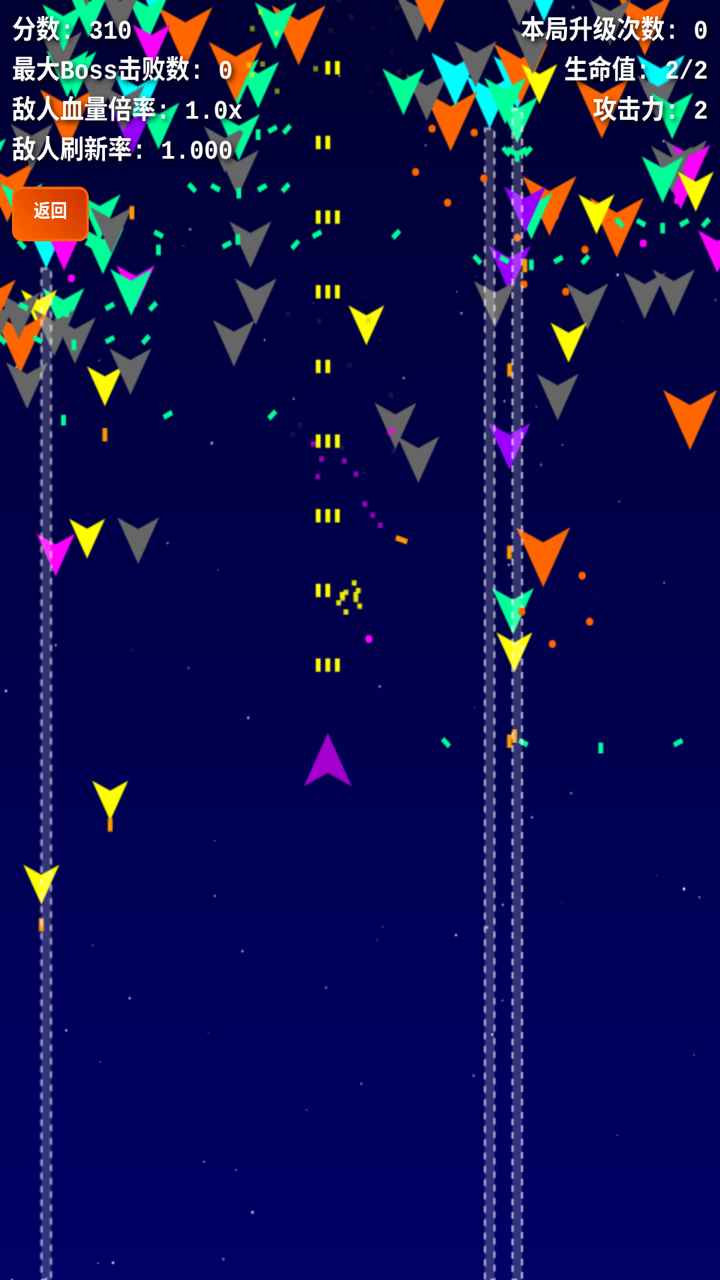Click the orange 返回 back button

click(50, 212)
